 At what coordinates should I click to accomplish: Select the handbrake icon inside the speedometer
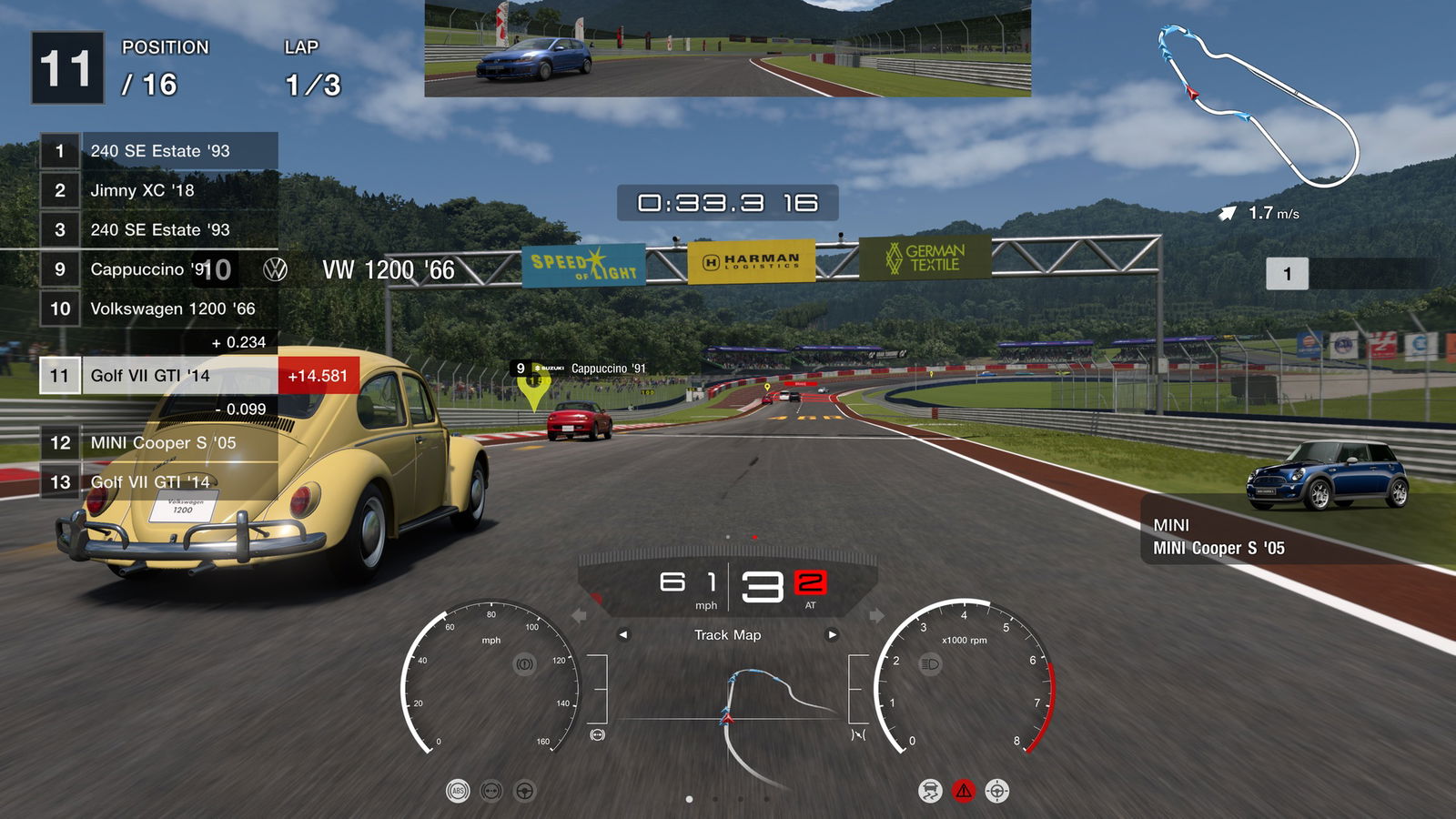click(x=526, y=664)
